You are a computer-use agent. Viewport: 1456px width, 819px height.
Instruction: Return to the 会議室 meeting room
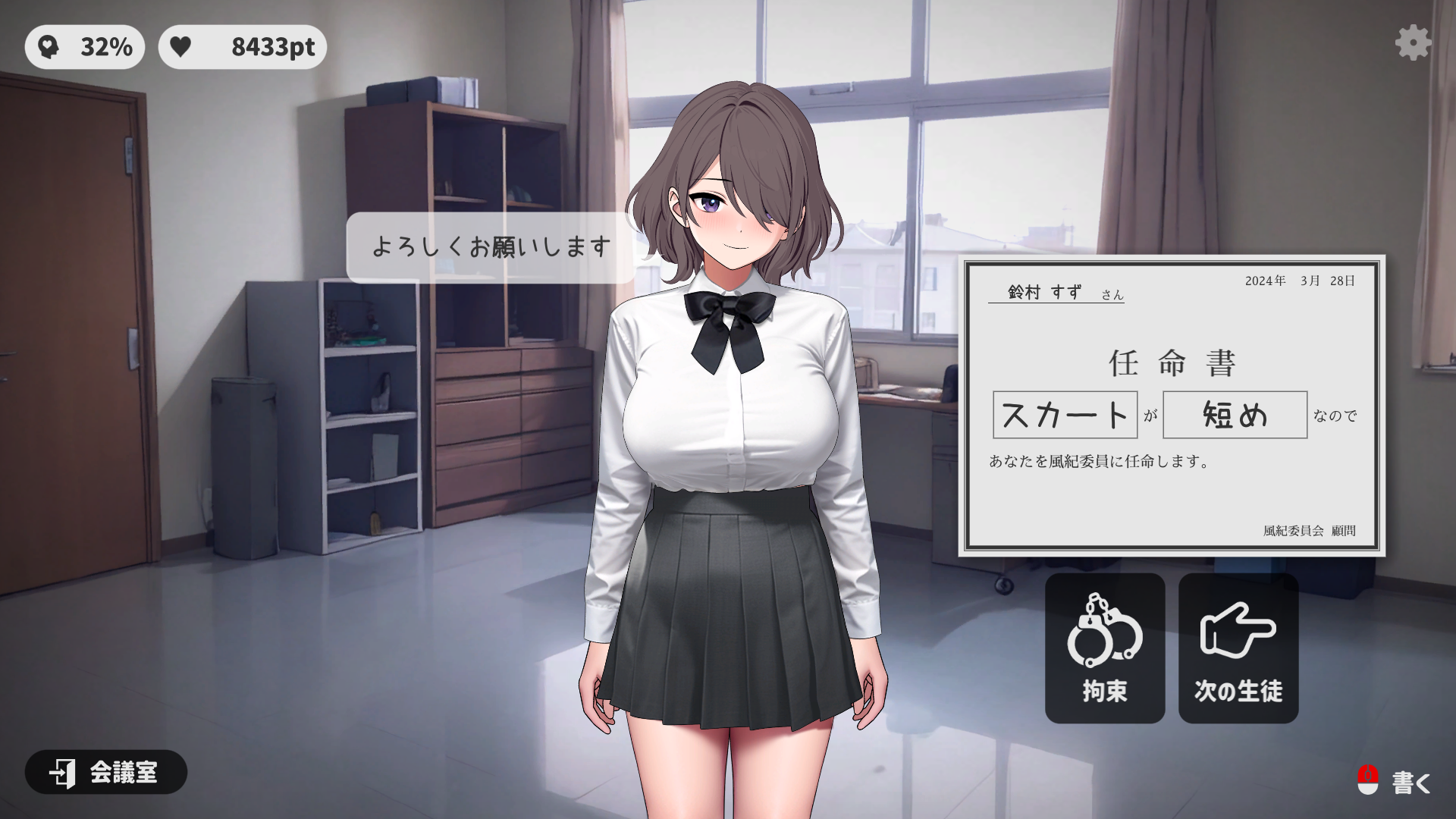coord(105,773)
